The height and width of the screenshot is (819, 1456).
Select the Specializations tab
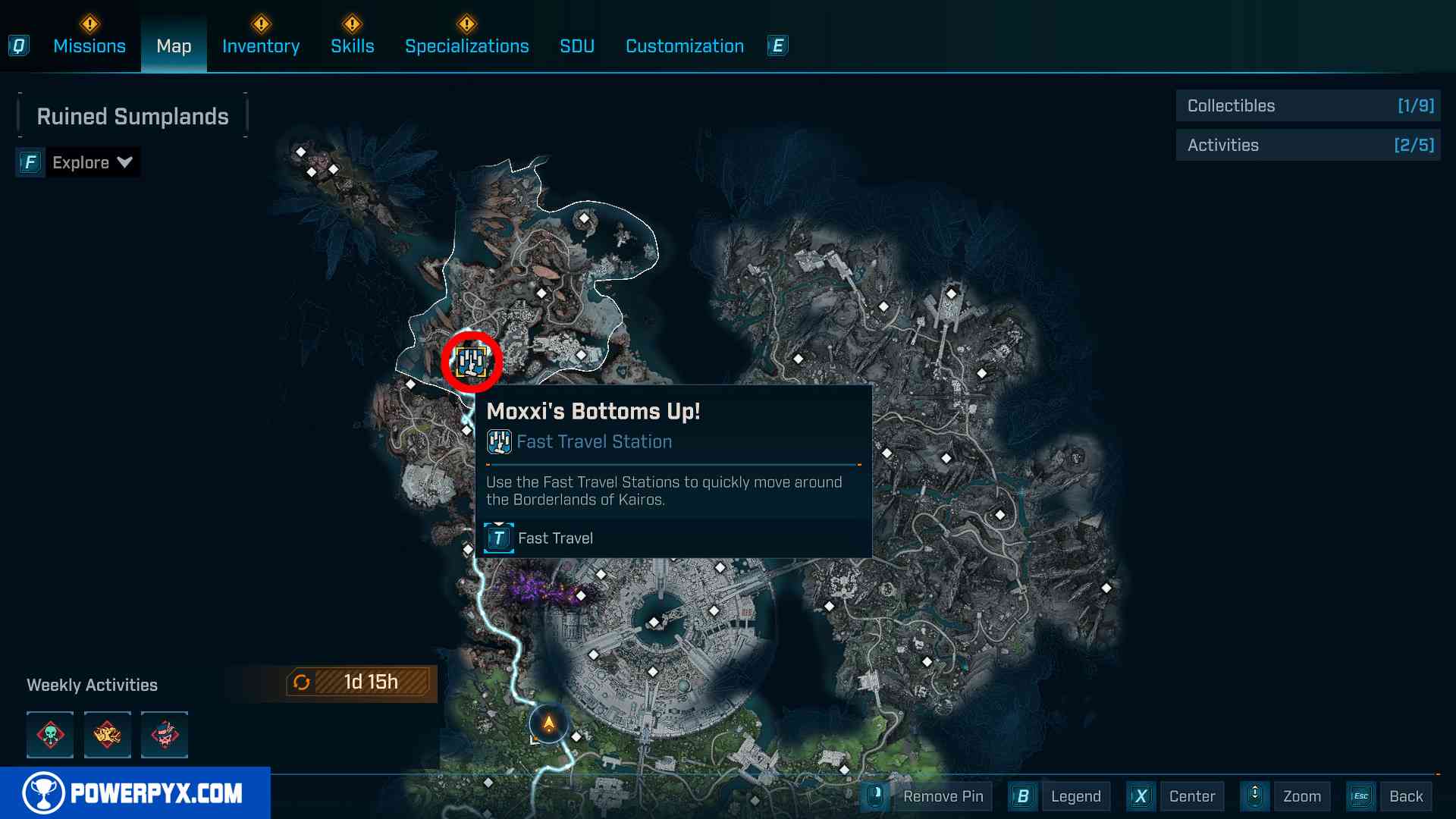pos(466,46)
